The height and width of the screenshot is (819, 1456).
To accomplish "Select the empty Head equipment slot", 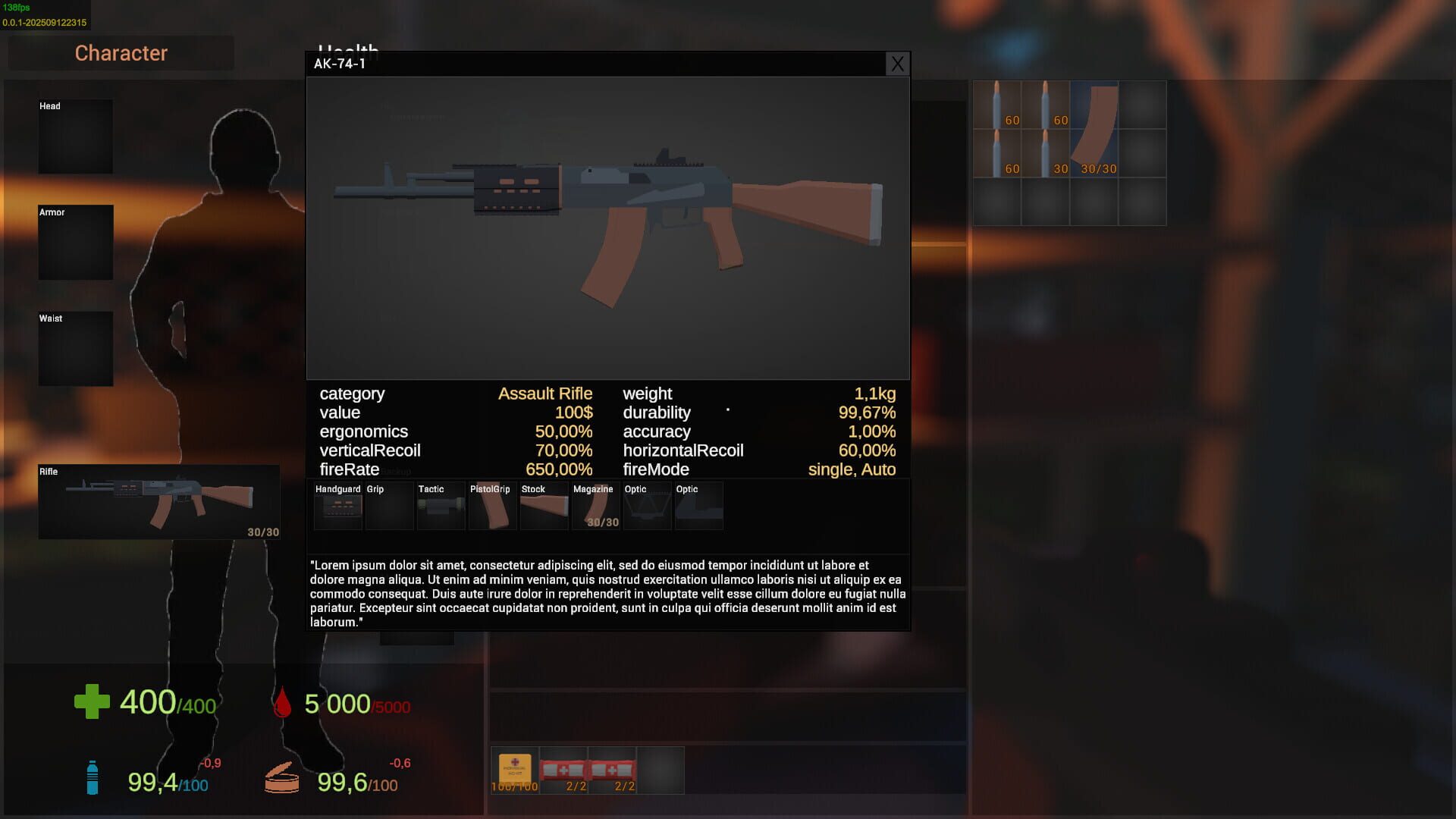I will pos(75,136).
